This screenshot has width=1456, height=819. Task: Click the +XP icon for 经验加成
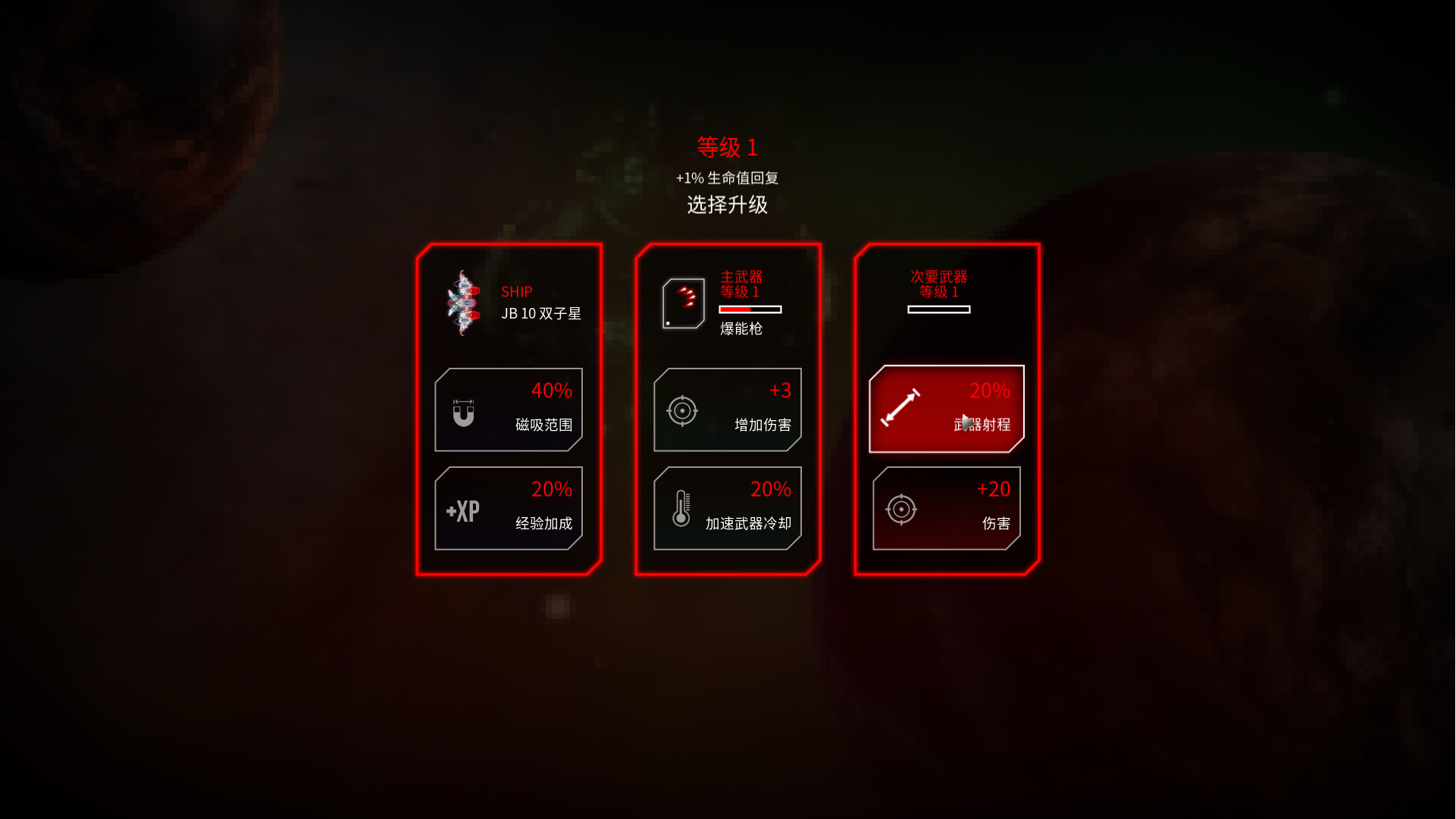[462, 510]
